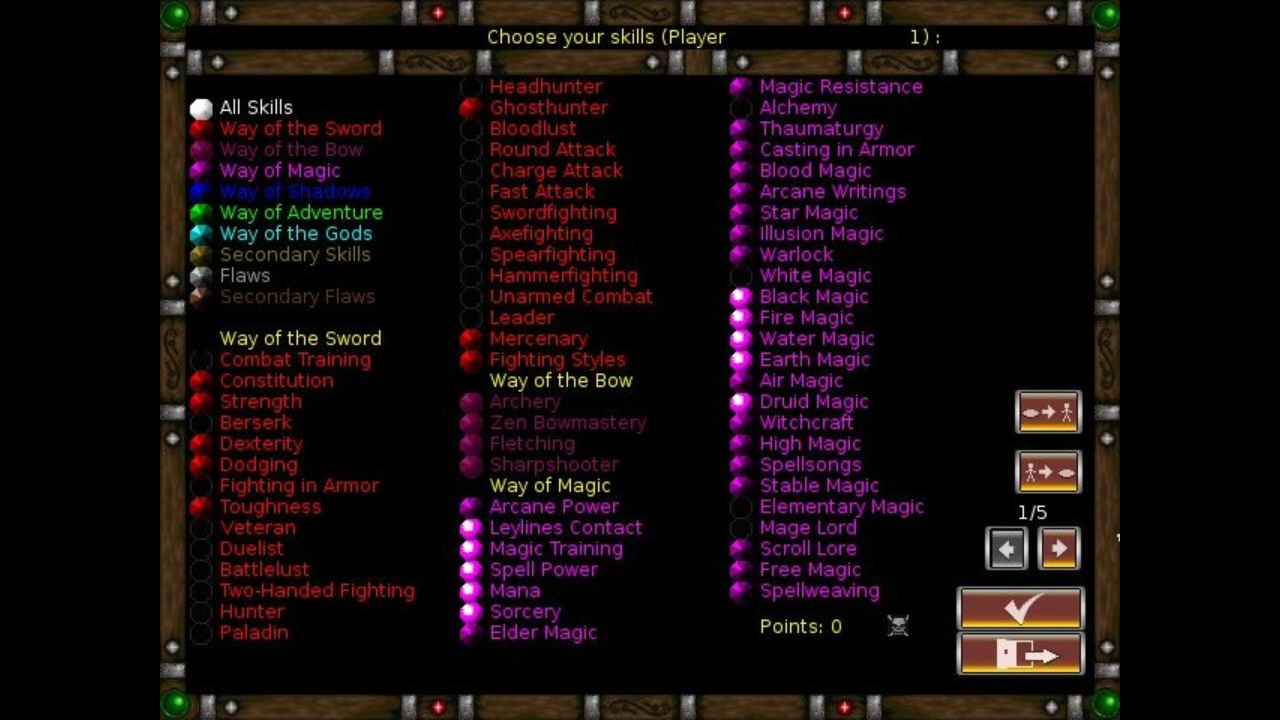This screenshot has height=720, width=1280.
Task: Open the exit door button
Action: click(x=1020, y=655)
